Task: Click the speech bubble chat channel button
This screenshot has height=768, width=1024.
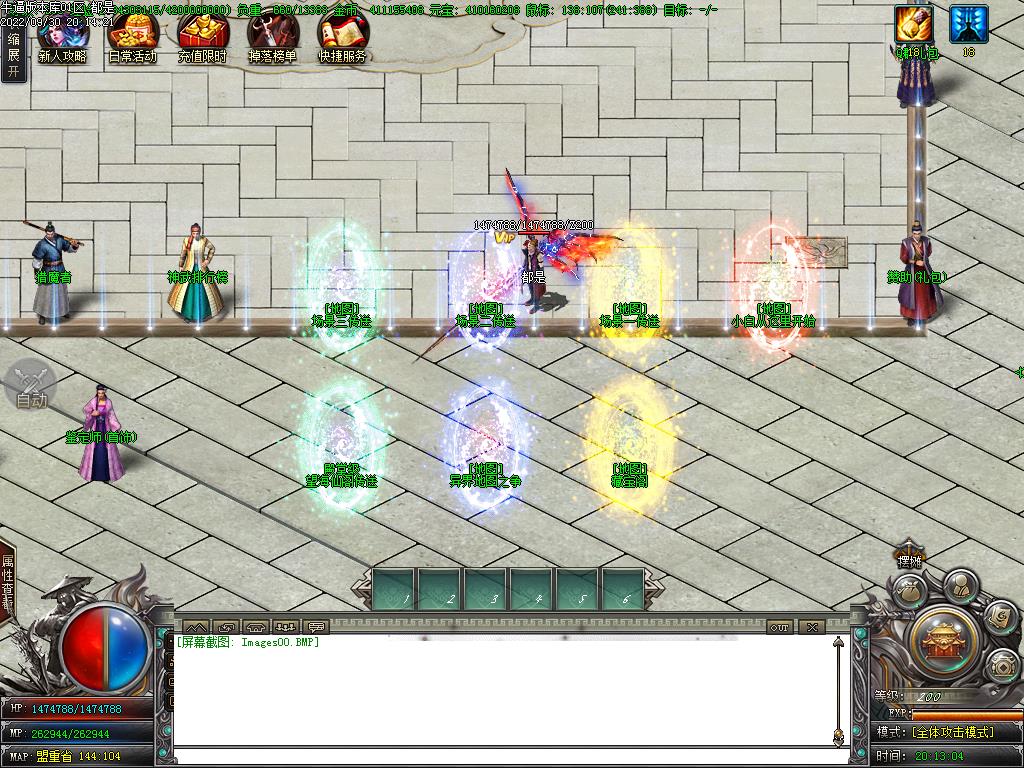Action: [317, 627]
